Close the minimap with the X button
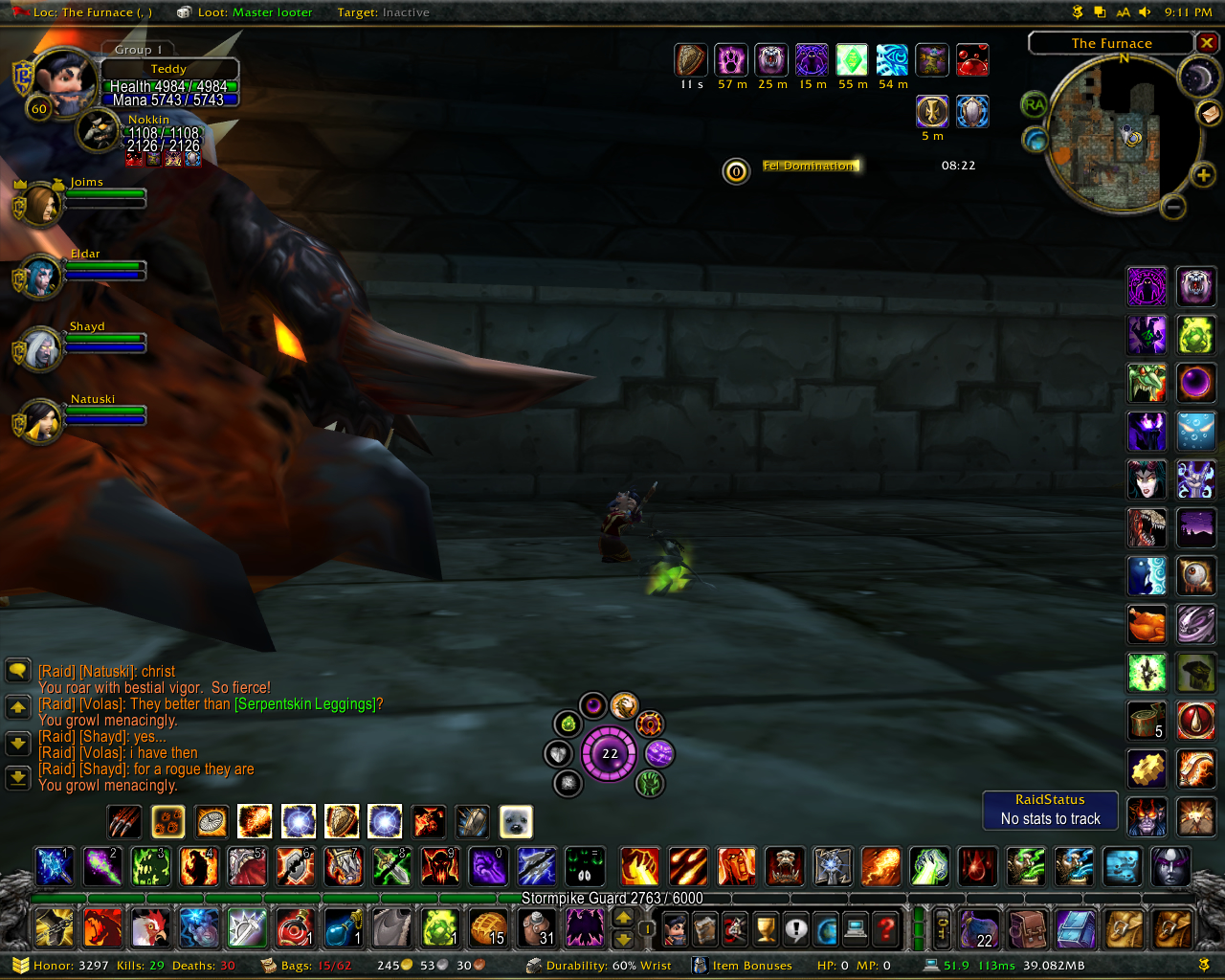This screenshot has width=1225, height=980. (1208, 43)
